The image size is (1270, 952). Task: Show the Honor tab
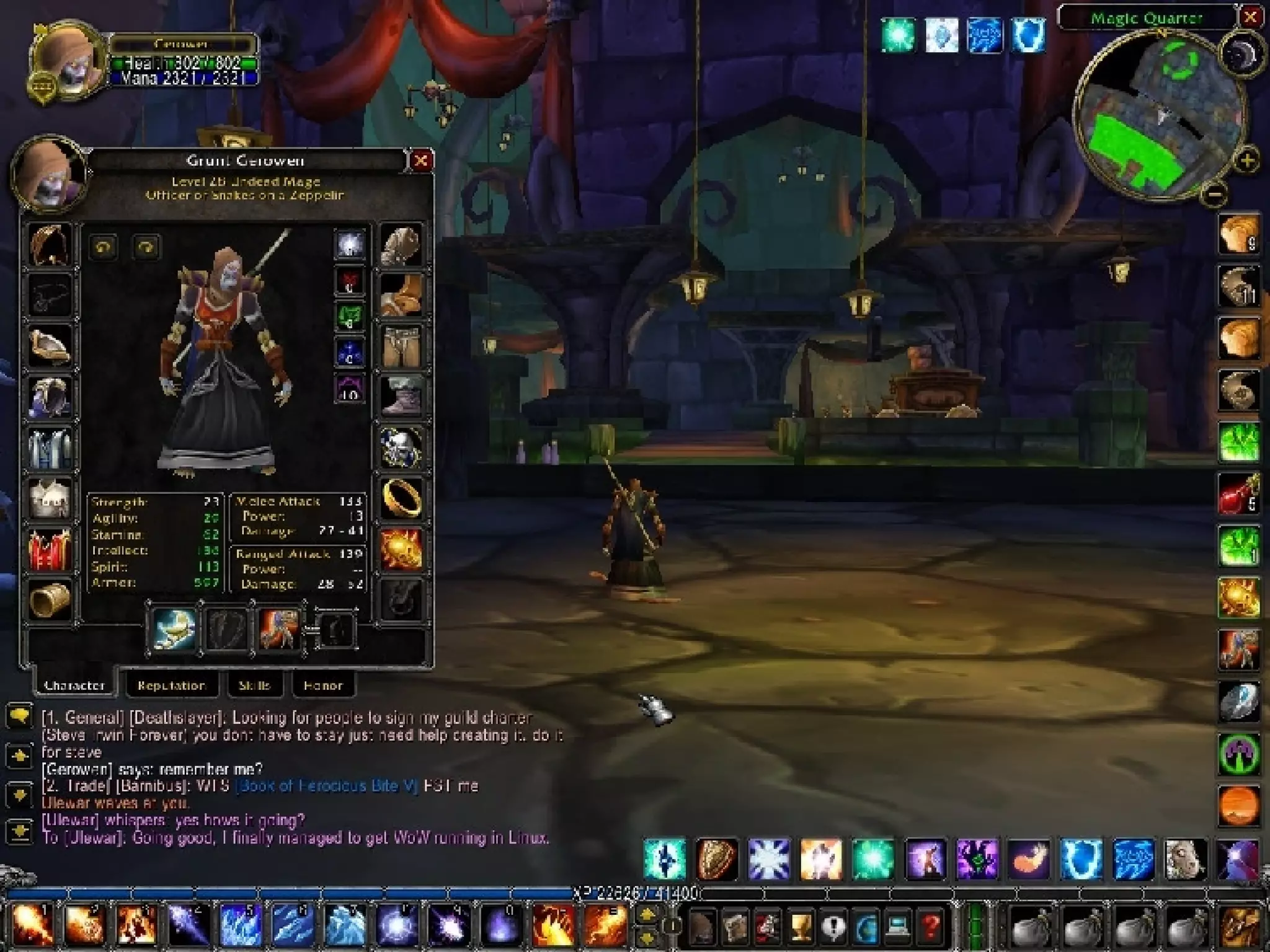coord(322,685)
